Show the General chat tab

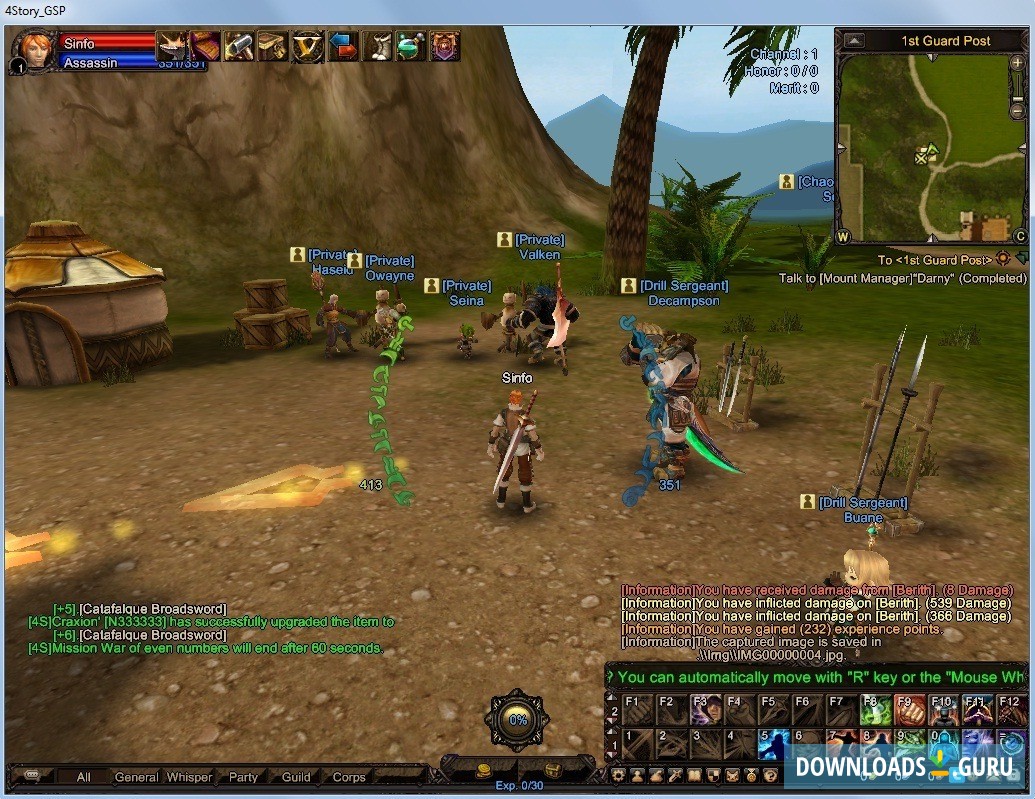coord(136,777)
